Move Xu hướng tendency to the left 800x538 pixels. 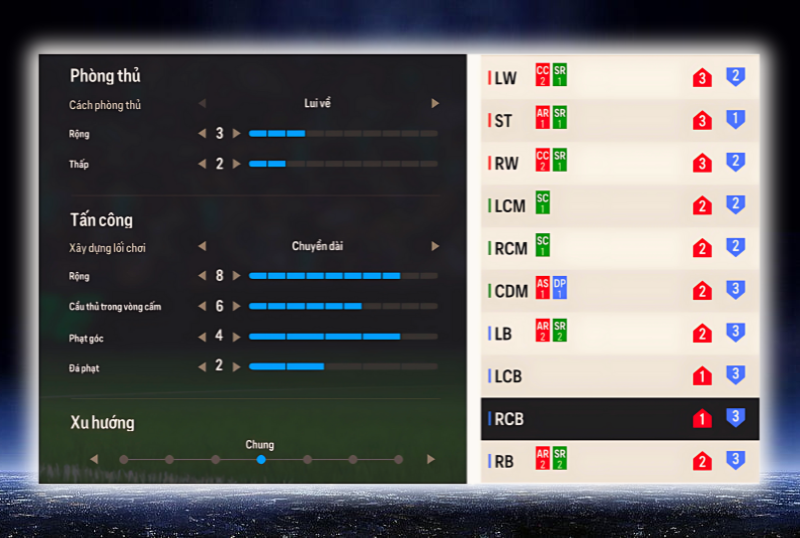[x=94, y=459]
